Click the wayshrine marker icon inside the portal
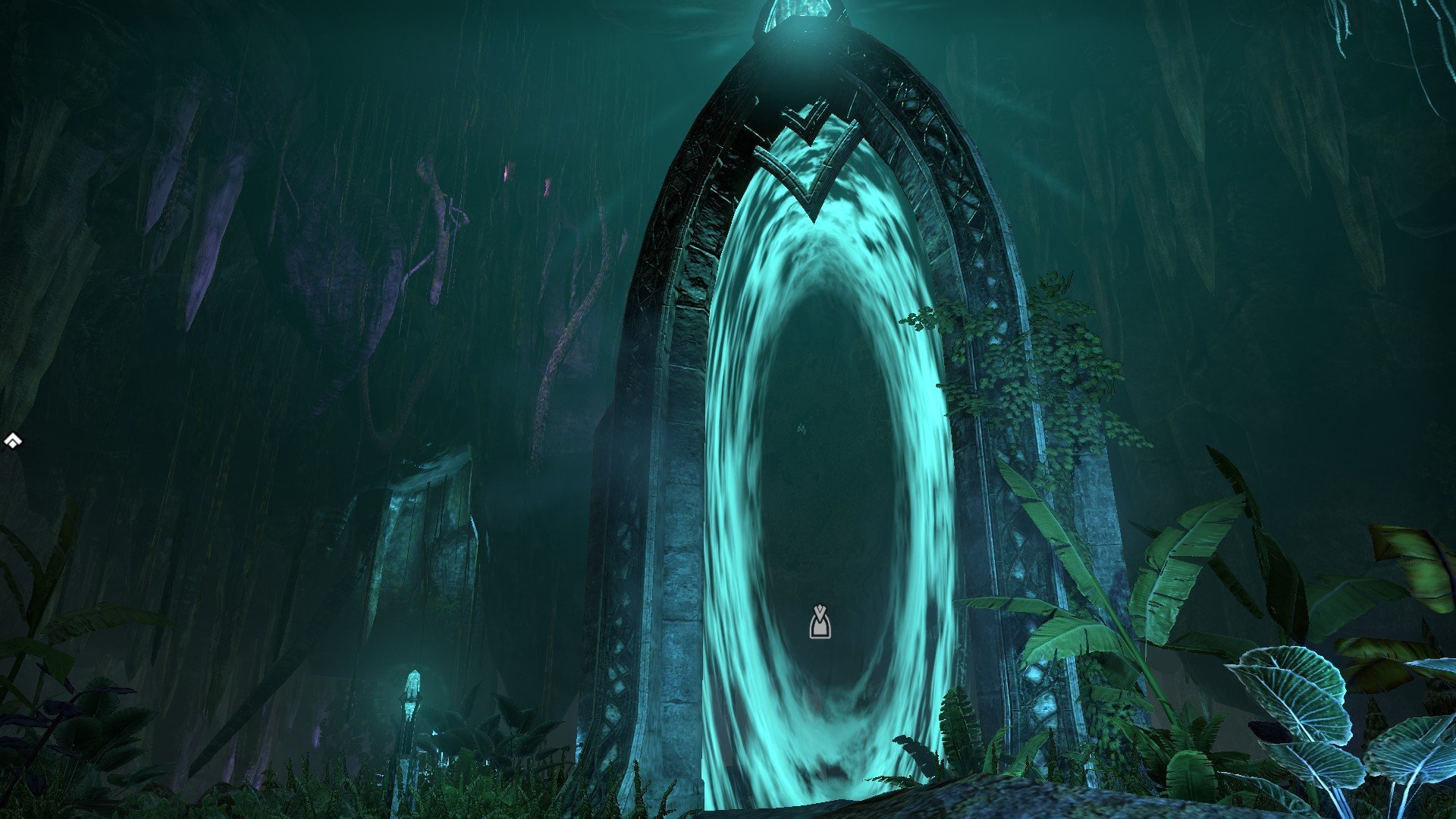 click(820, 622)
